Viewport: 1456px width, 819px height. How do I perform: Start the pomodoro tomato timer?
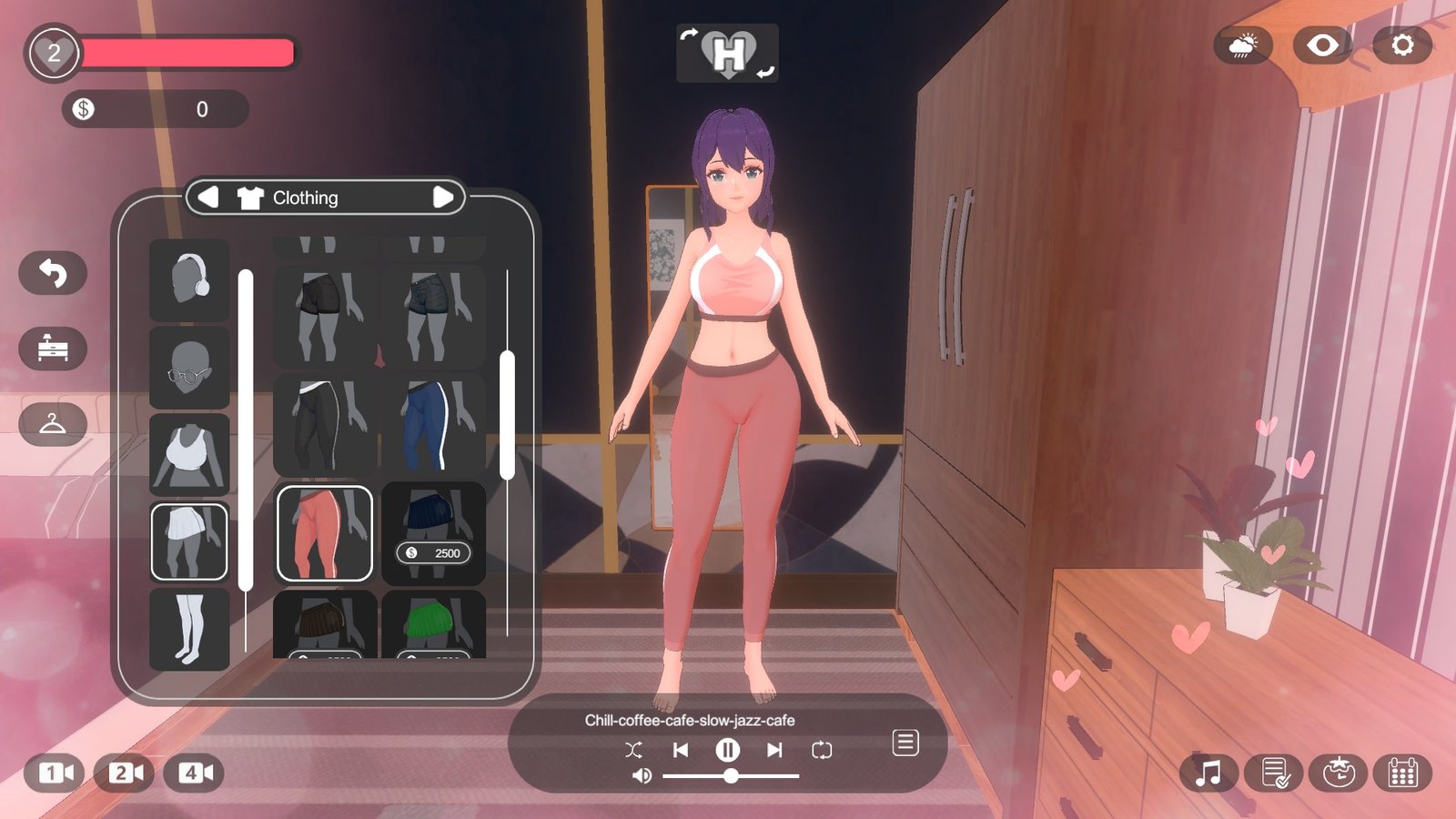[x=1338, y=773]
